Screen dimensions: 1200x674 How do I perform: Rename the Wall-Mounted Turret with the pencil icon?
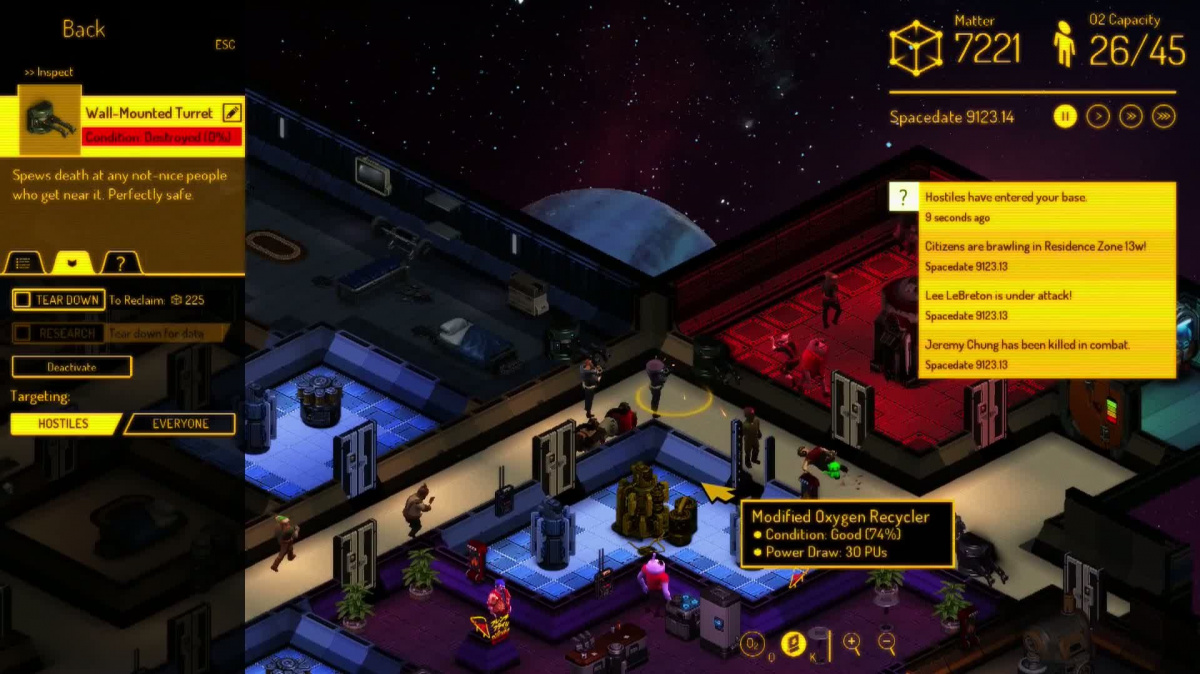(x=232, y=113)
